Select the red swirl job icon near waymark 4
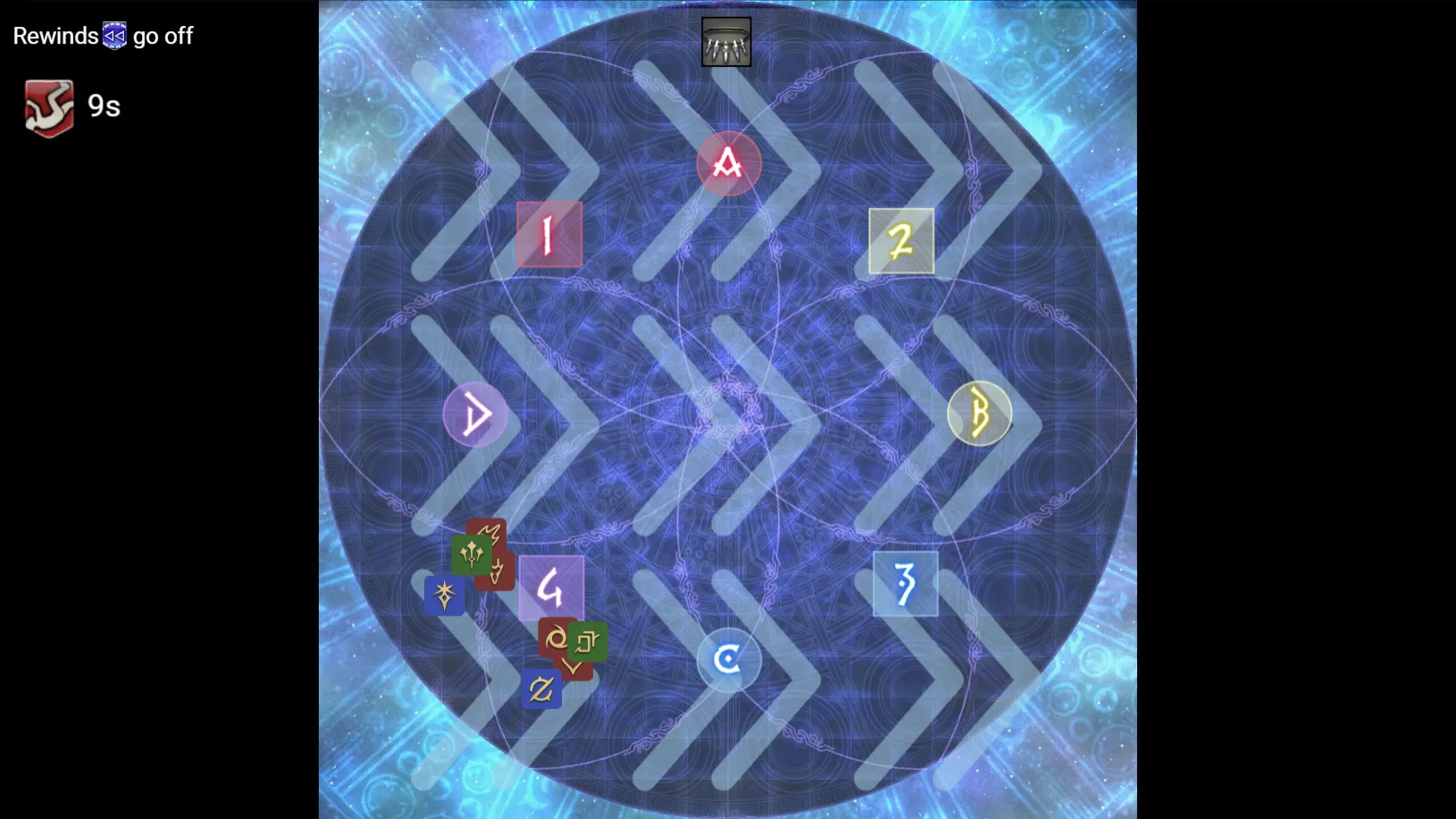Image resolution: width=1456 pixels, height=819 pixels. tap(556, 639)
